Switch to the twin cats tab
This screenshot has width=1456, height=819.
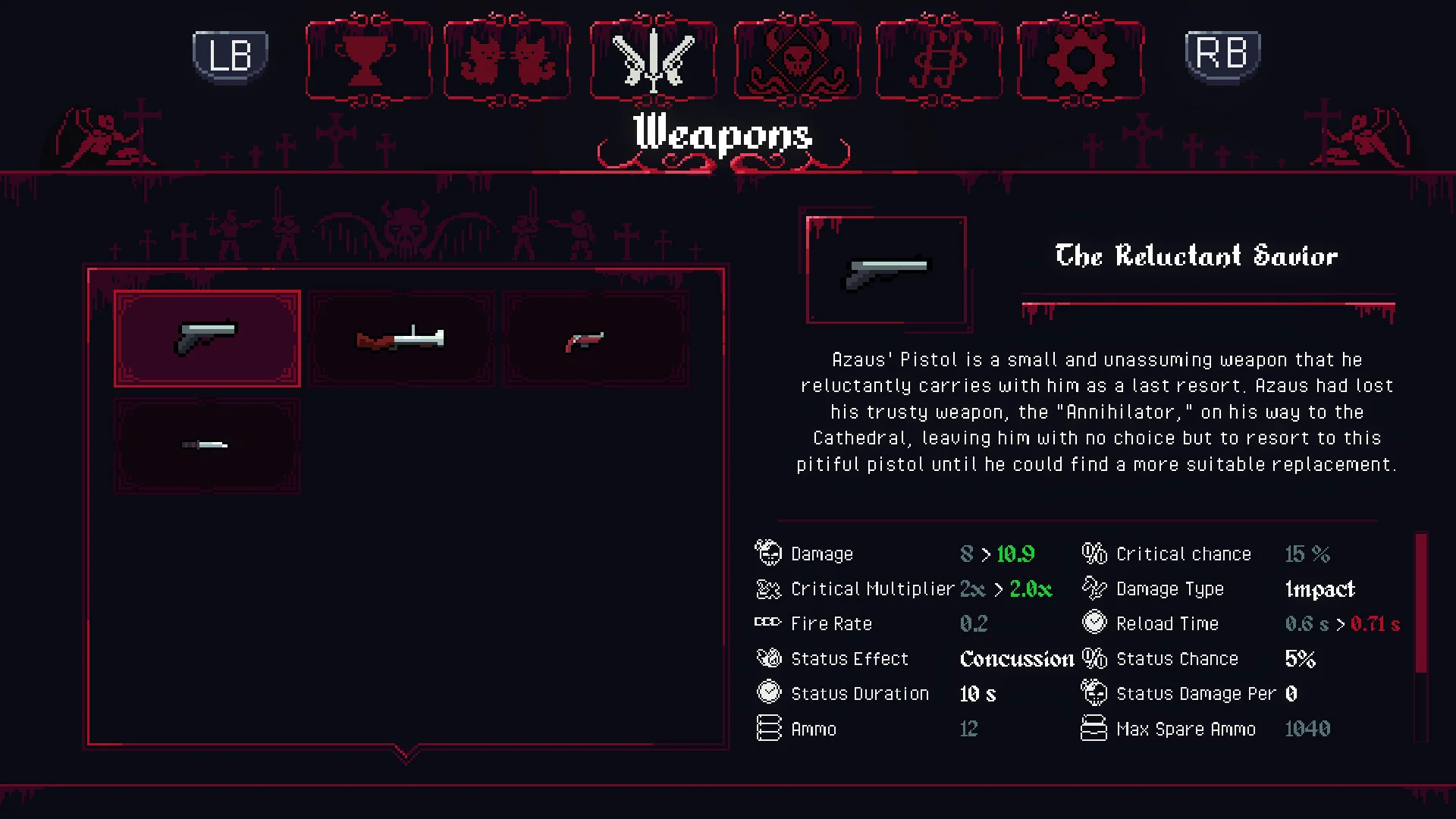507,59
